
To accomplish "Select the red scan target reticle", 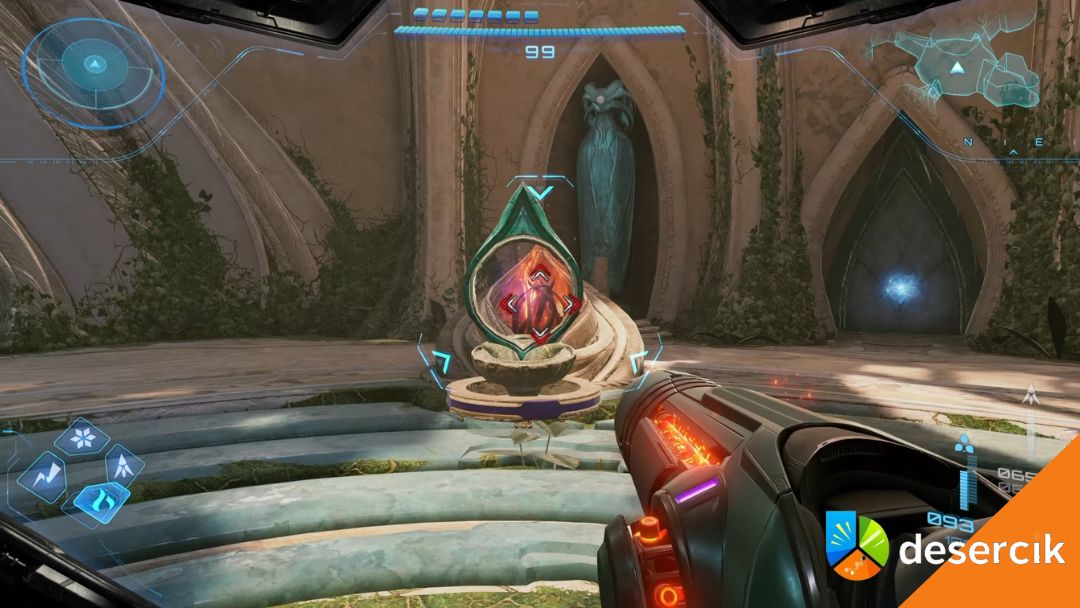I will click(x=539, y=301).
